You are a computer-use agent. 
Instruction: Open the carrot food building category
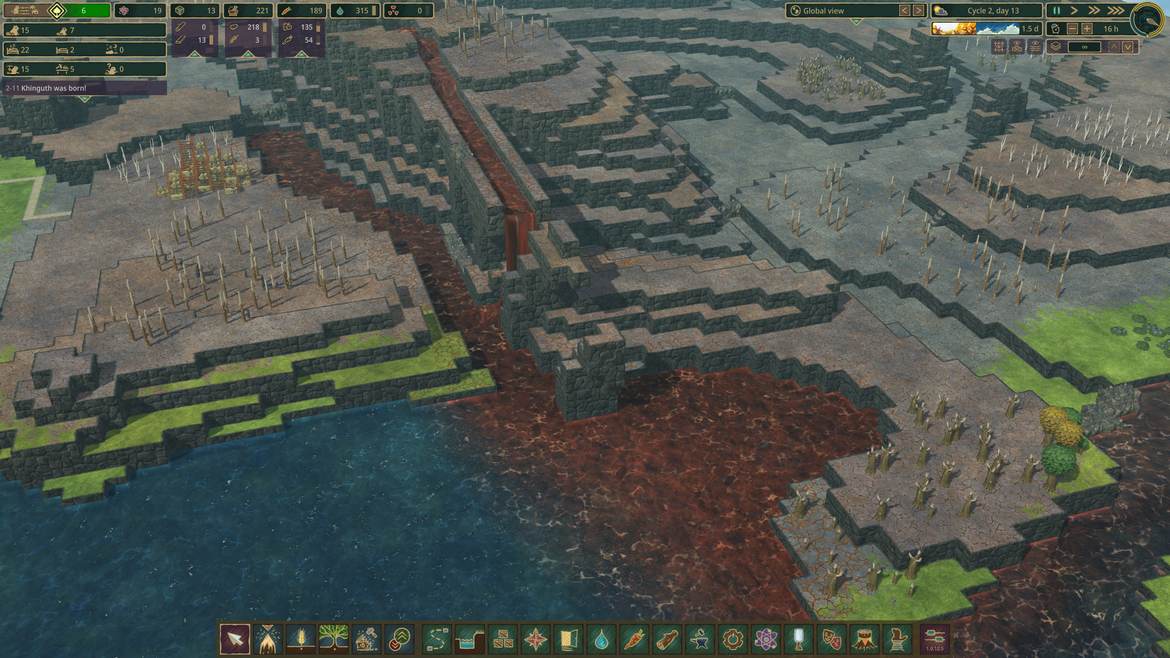coord(635,639)
